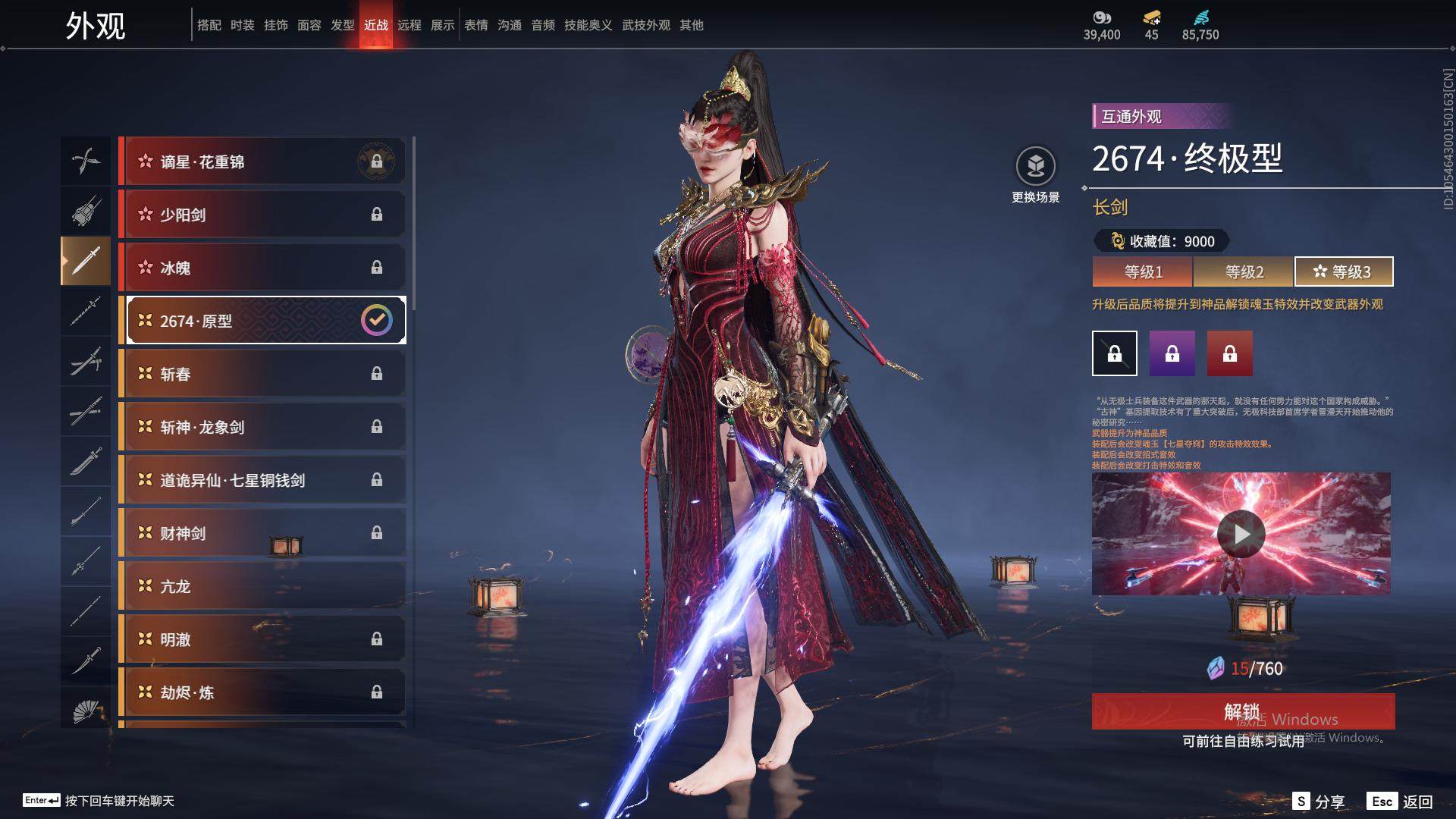
Task: Select the 发型 category tab
Action: click(343, 25)
